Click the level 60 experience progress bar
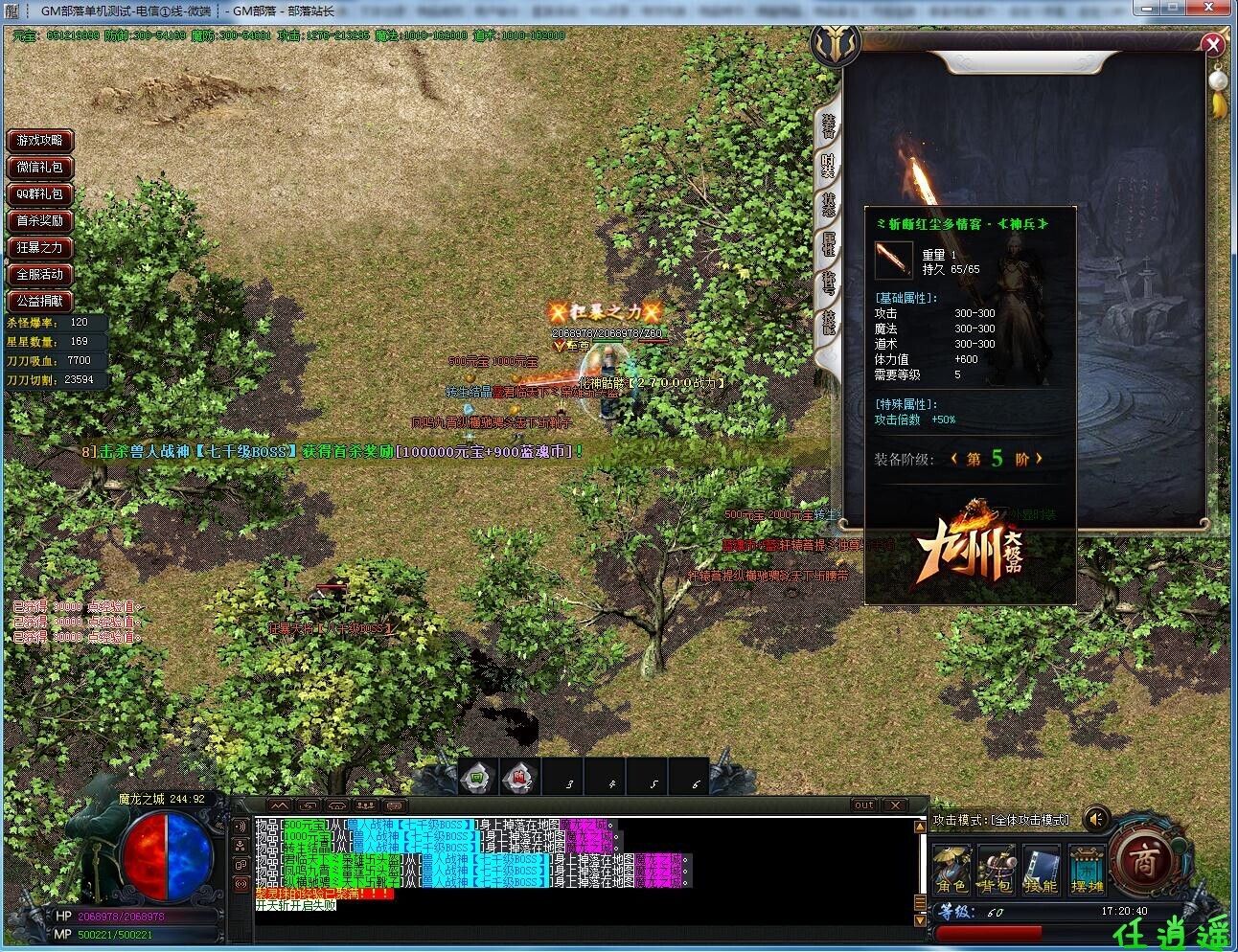The image size is (1238, 952). click(989, 931)
